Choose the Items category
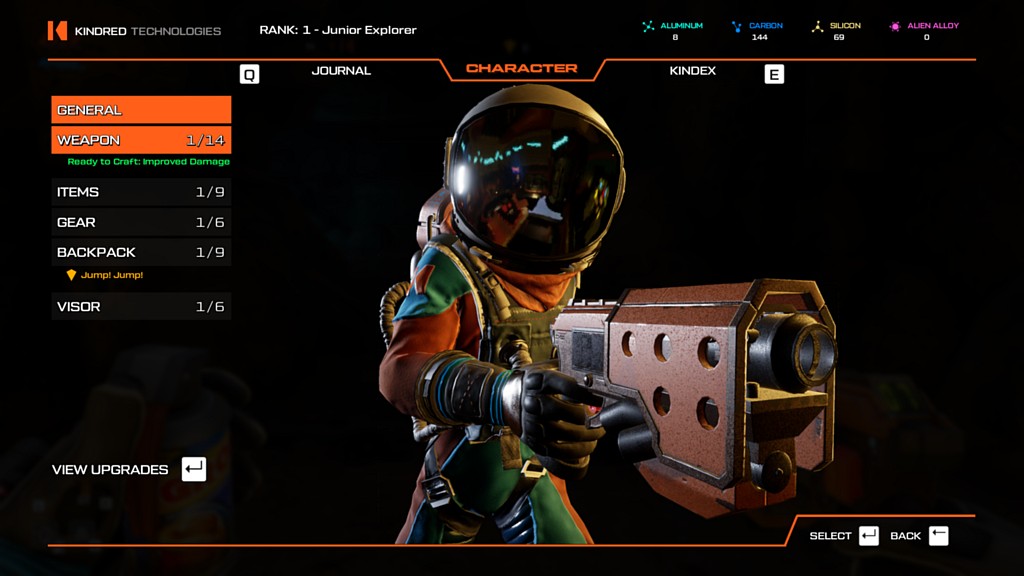The height and width of the screenshot is (576, 1024). pos(141,192)
